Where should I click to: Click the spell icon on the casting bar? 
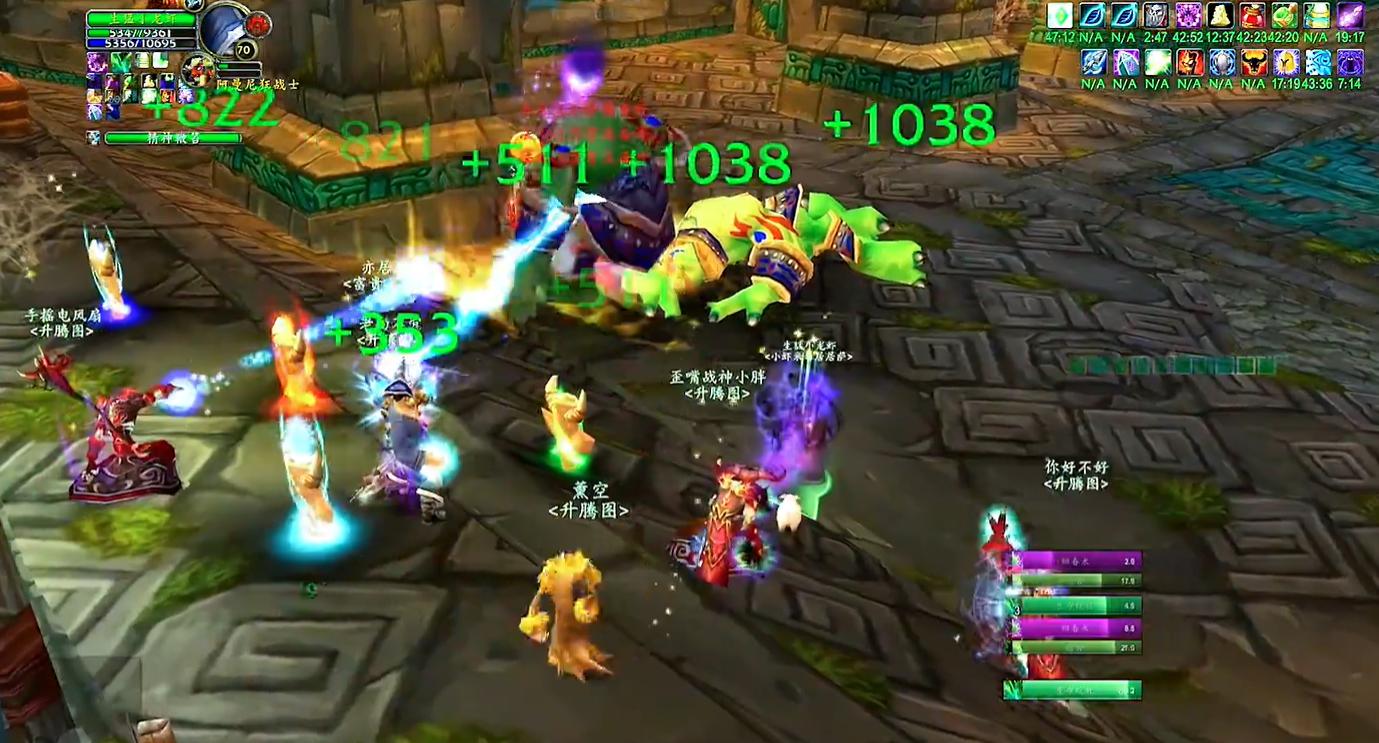[92, 137]
